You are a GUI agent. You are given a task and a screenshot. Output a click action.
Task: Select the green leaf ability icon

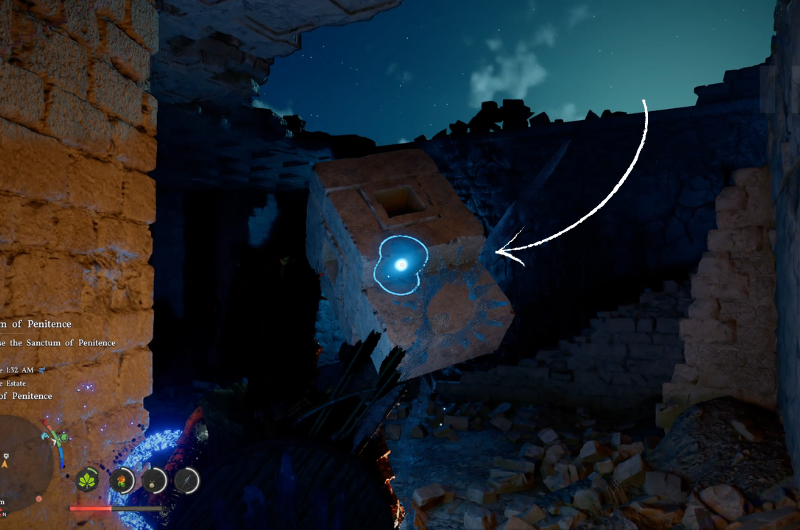click(x=89, y=480)
